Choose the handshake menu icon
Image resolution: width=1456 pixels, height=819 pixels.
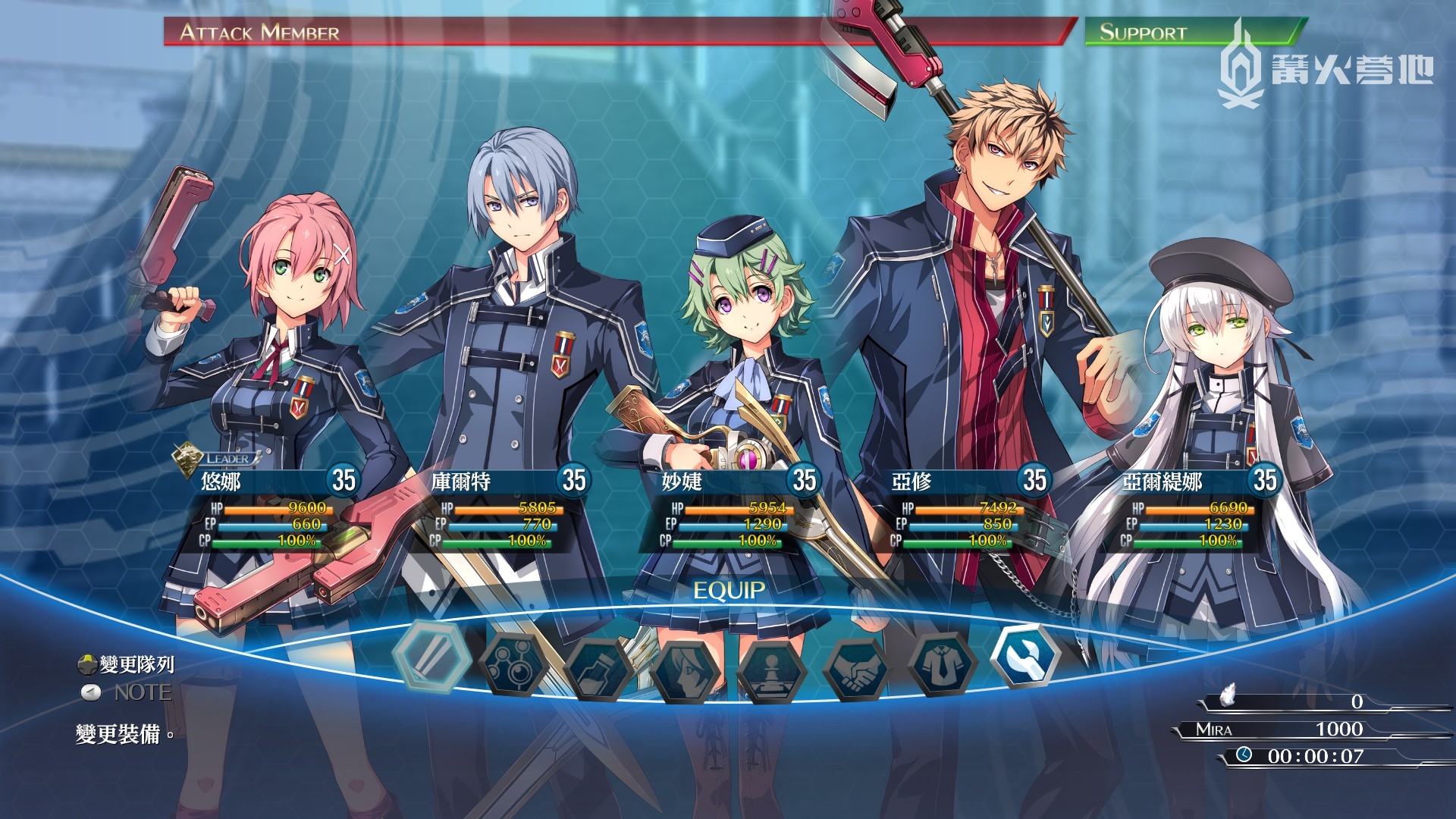pyautogui.click(x=857, y=669)
